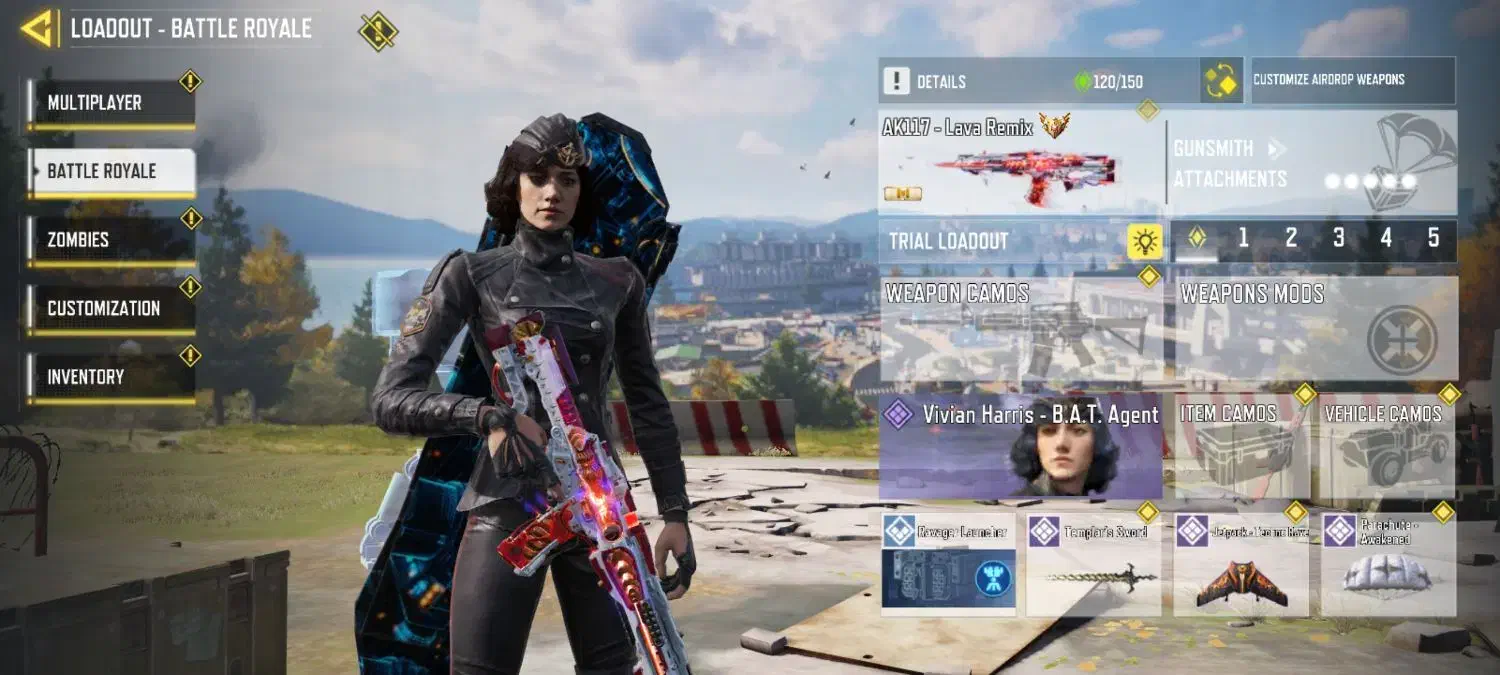Open the Weapons Mods panel

1315,330
